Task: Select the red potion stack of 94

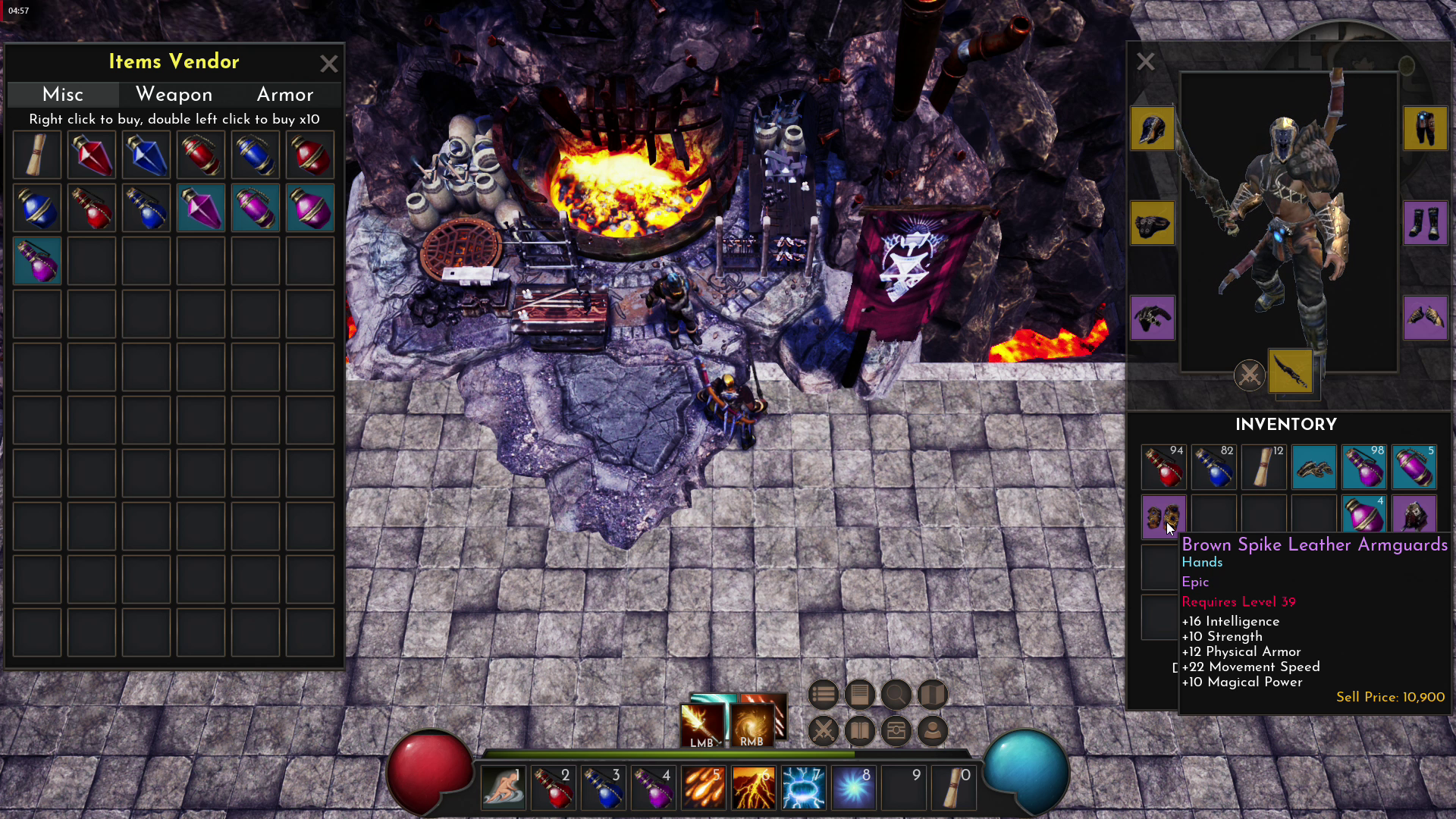Action: click(1163, 466)
